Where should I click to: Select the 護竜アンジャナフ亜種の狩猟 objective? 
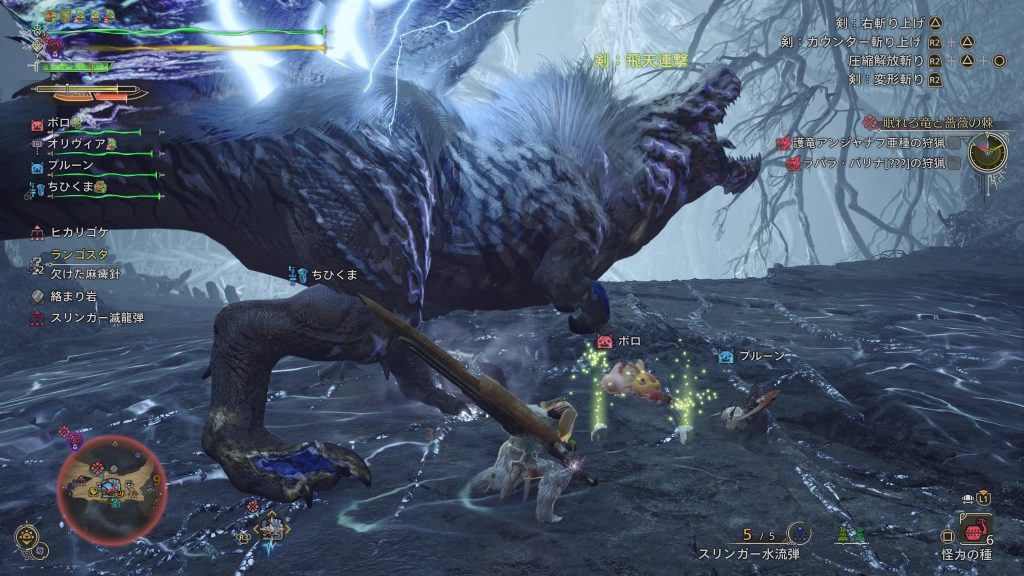tap(864, 143)
